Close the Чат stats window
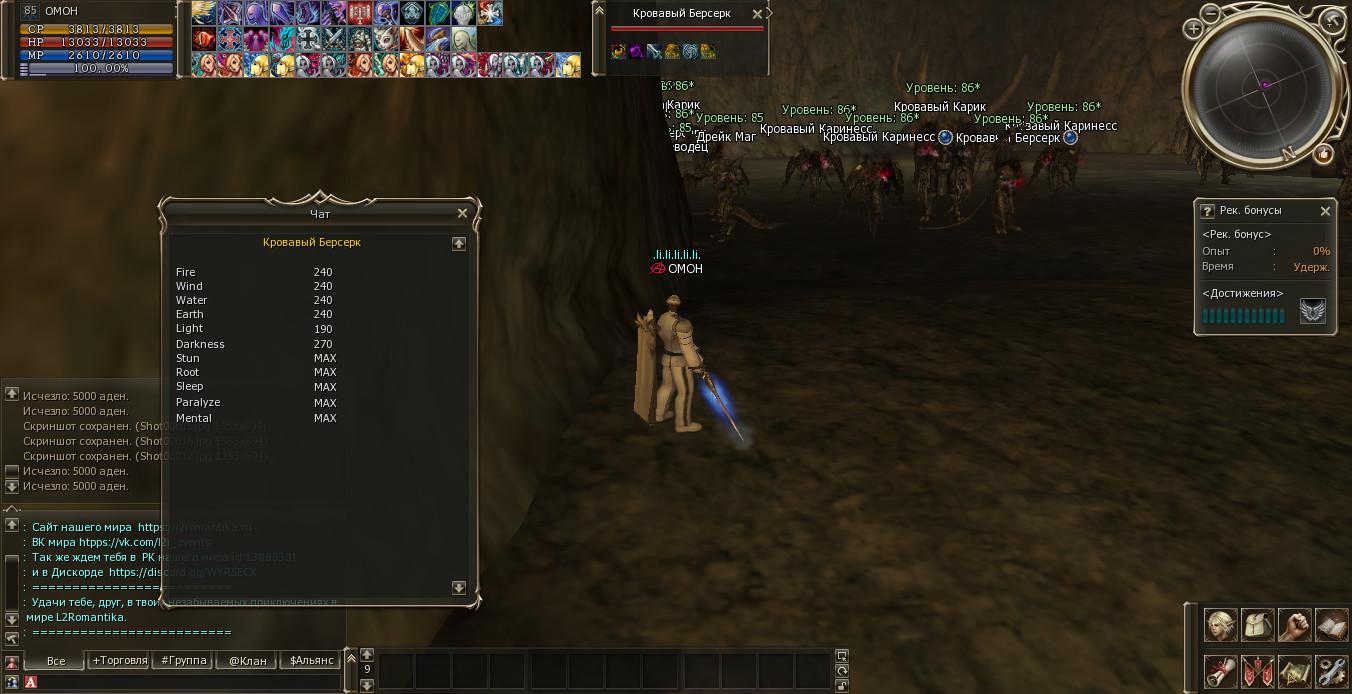 coord(462,213)
